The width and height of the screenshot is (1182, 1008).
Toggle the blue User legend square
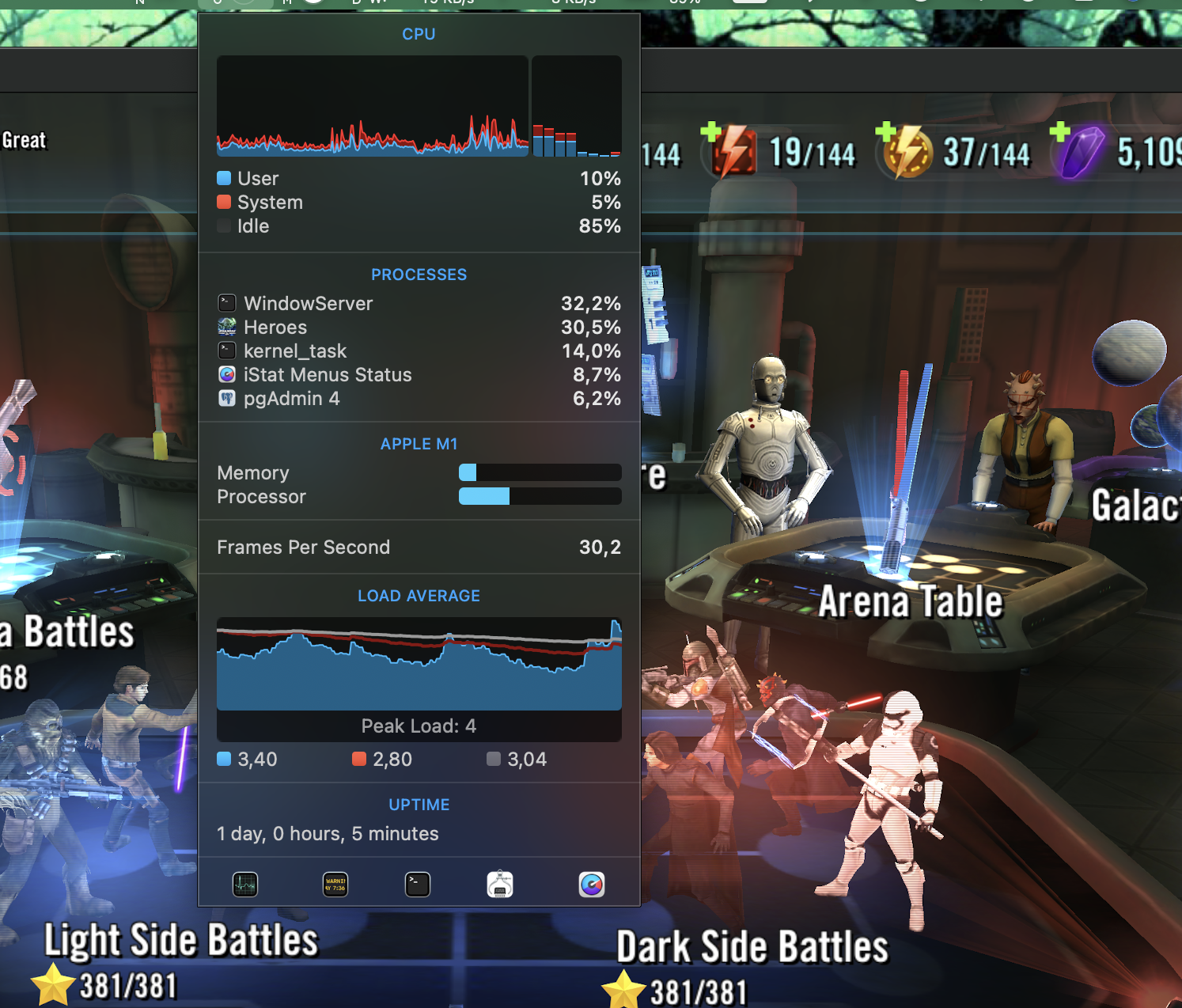(x=222, y=178)
